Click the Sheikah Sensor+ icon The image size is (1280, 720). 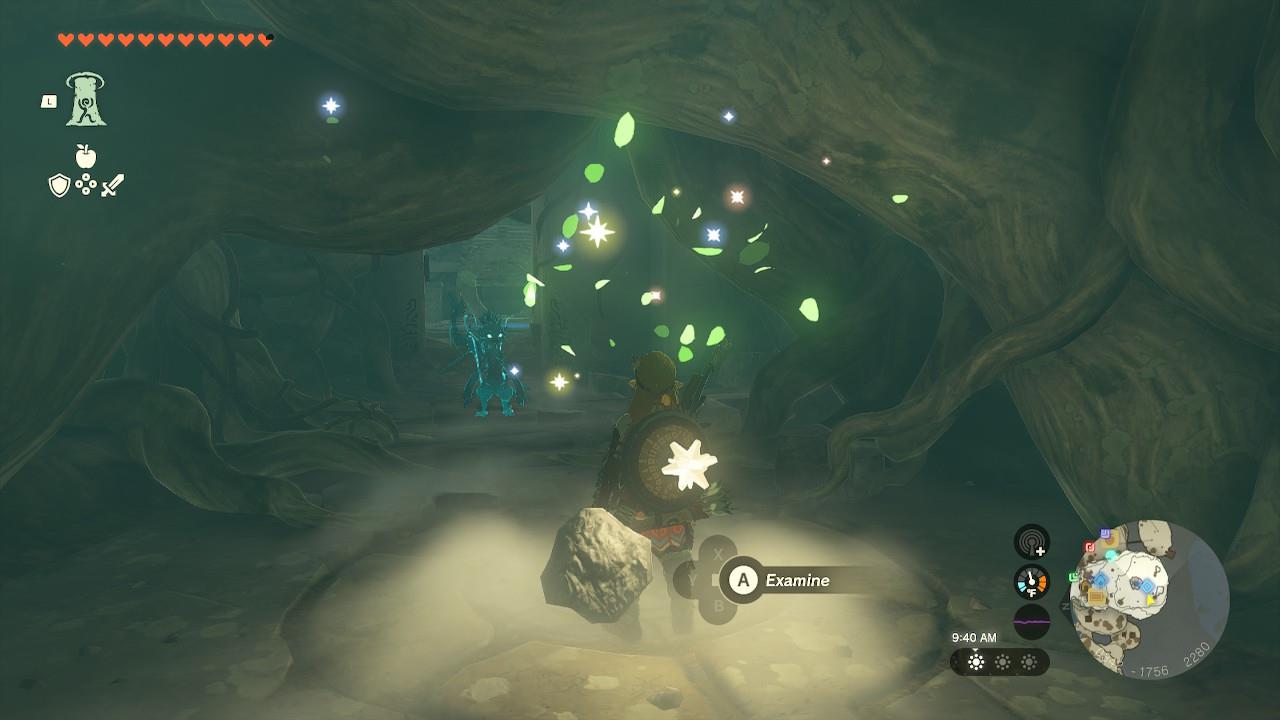[x=1031, y=543]
